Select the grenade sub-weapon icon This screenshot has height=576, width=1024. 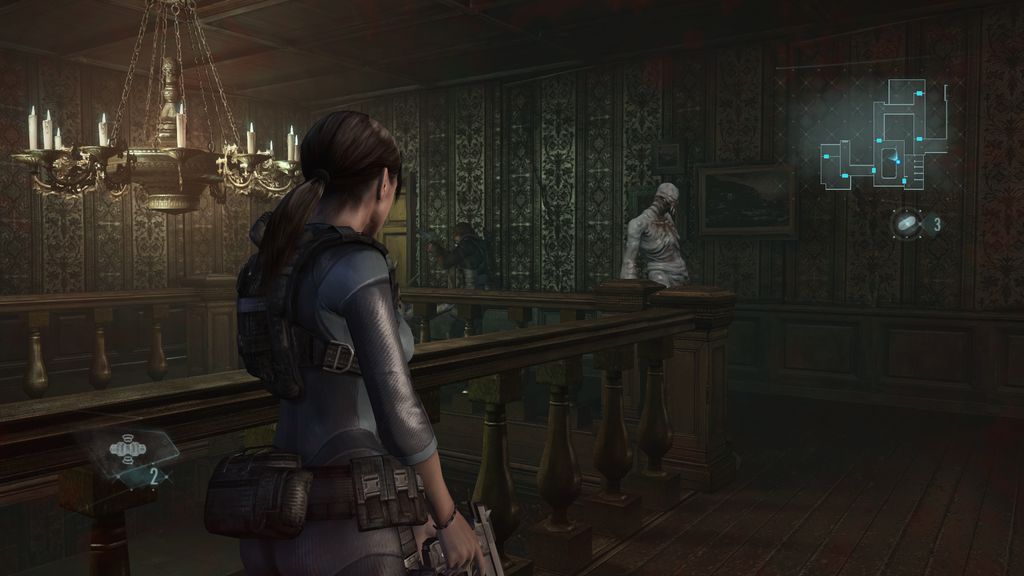[x=127, y=451]
